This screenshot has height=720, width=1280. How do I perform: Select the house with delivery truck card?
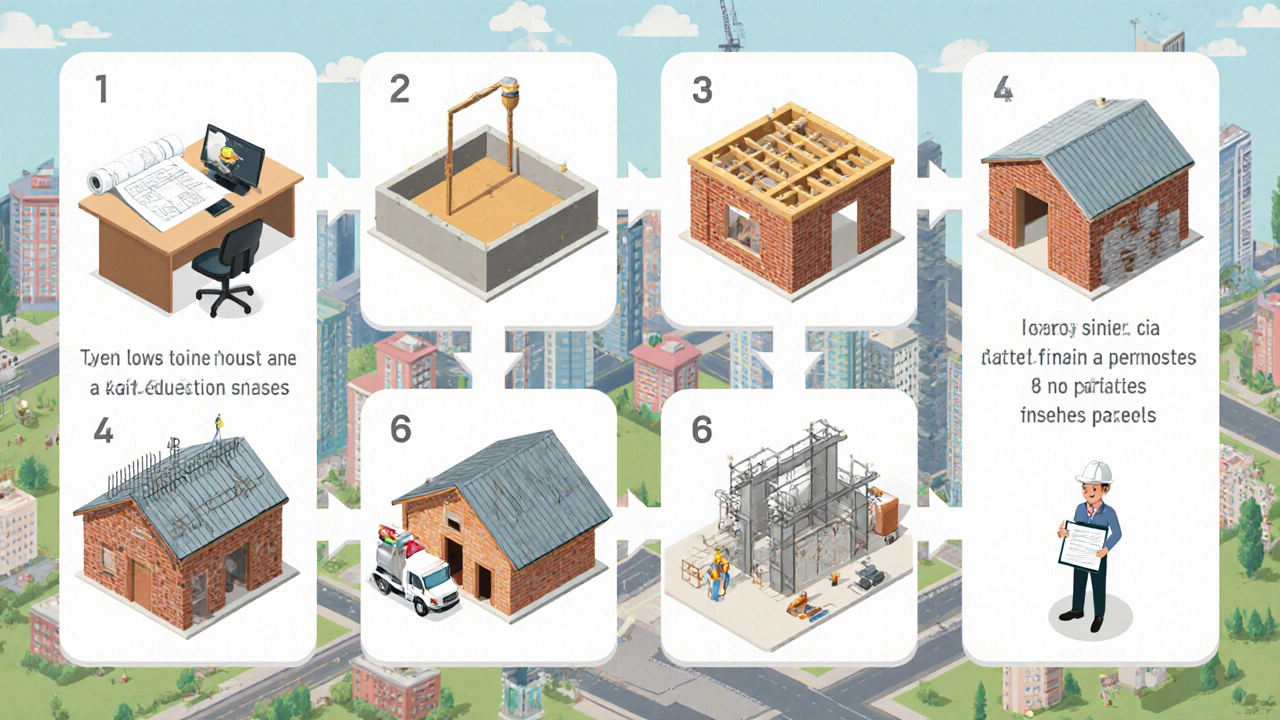(488, 525)
